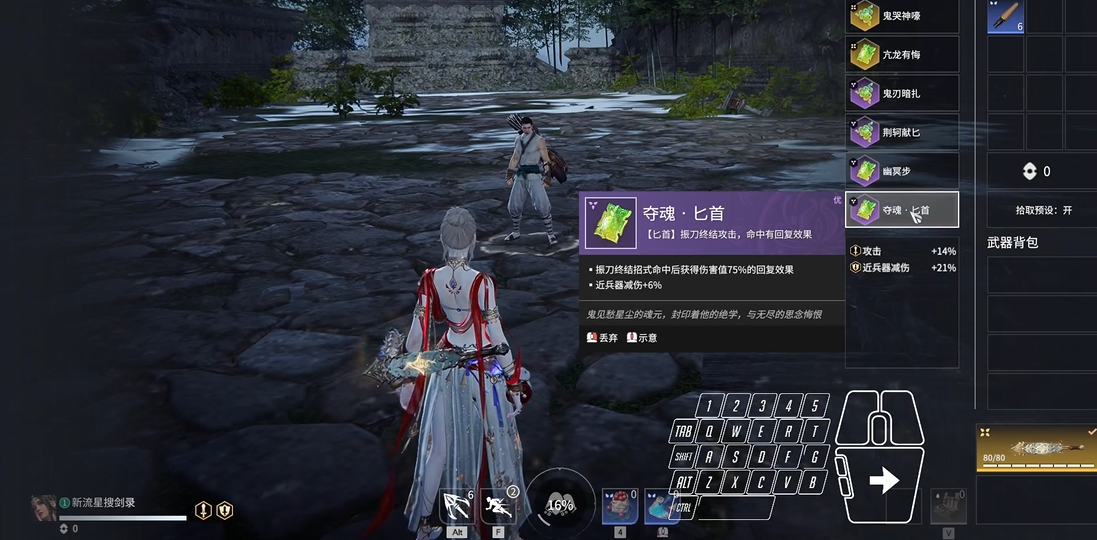The height and width of the screenshot is (540, 1097).
Task: Discard the item with the 丢弃 option
Action: pyautogui.click(x=602, y=338)
